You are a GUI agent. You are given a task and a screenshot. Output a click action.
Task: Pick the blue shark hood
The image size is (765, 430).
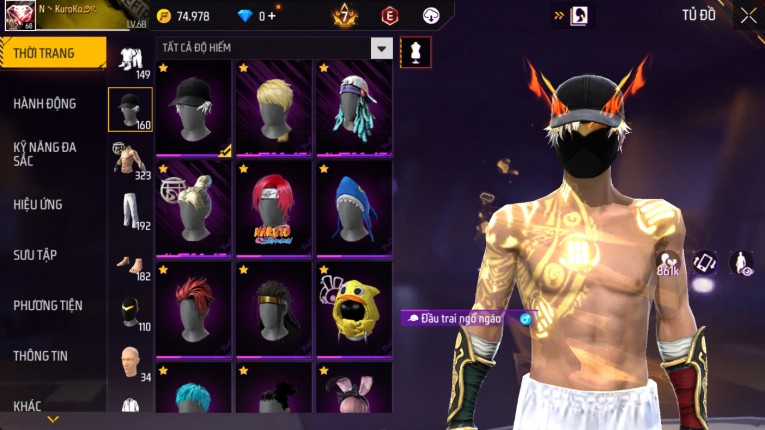click(x=354, y=205)
